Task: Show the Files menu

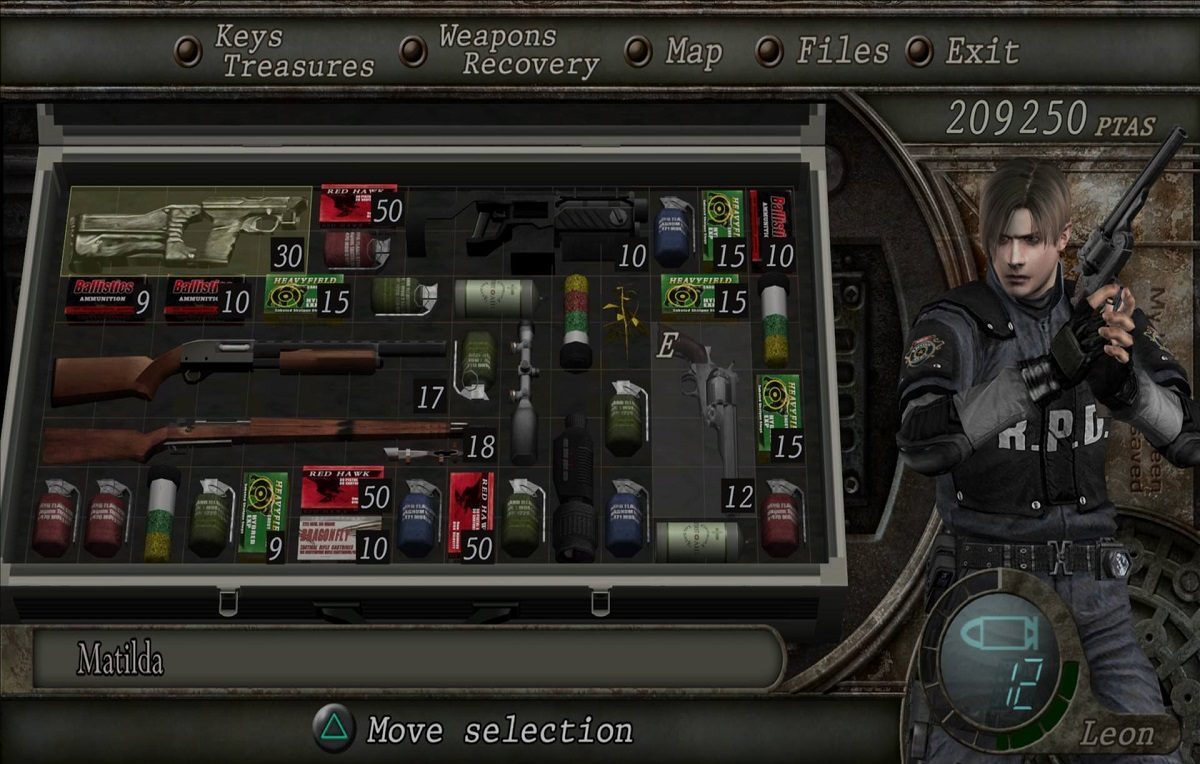Action: (842, 51)
